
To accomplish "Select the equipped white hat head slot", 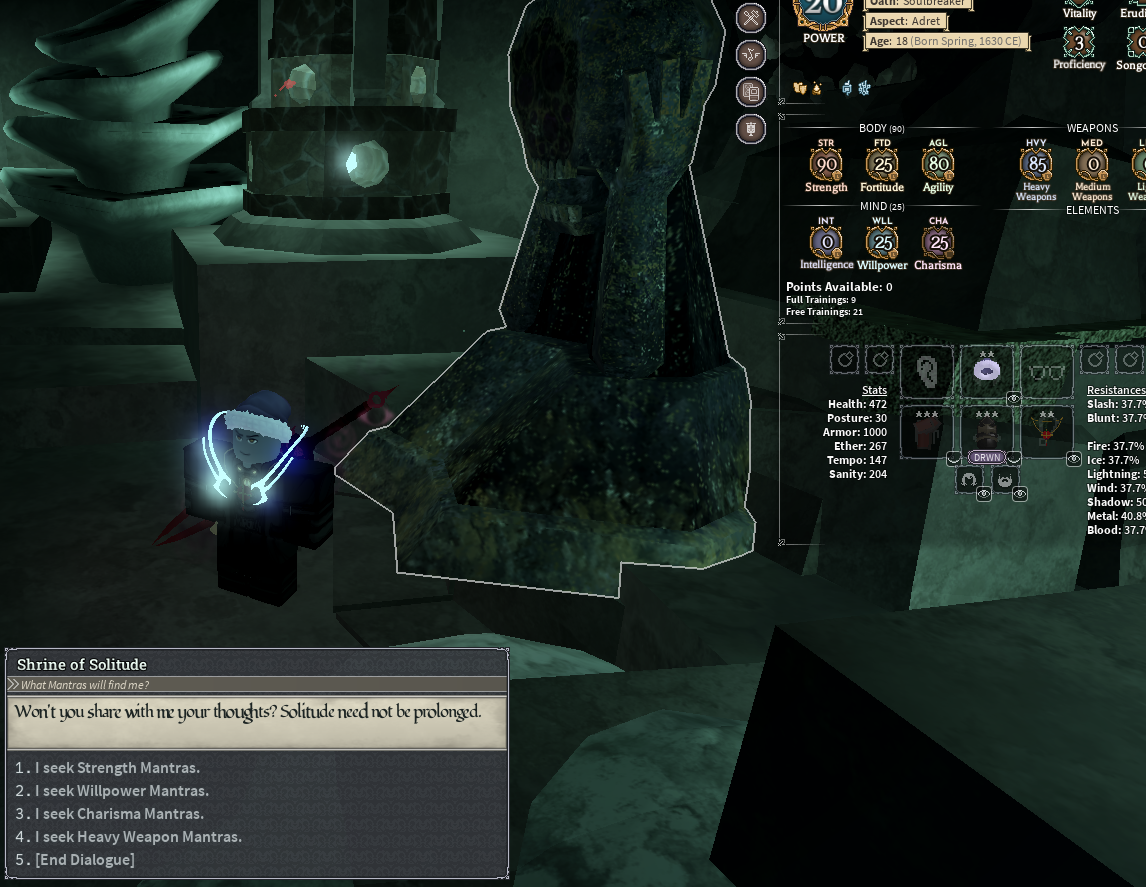I will point(987,371).
